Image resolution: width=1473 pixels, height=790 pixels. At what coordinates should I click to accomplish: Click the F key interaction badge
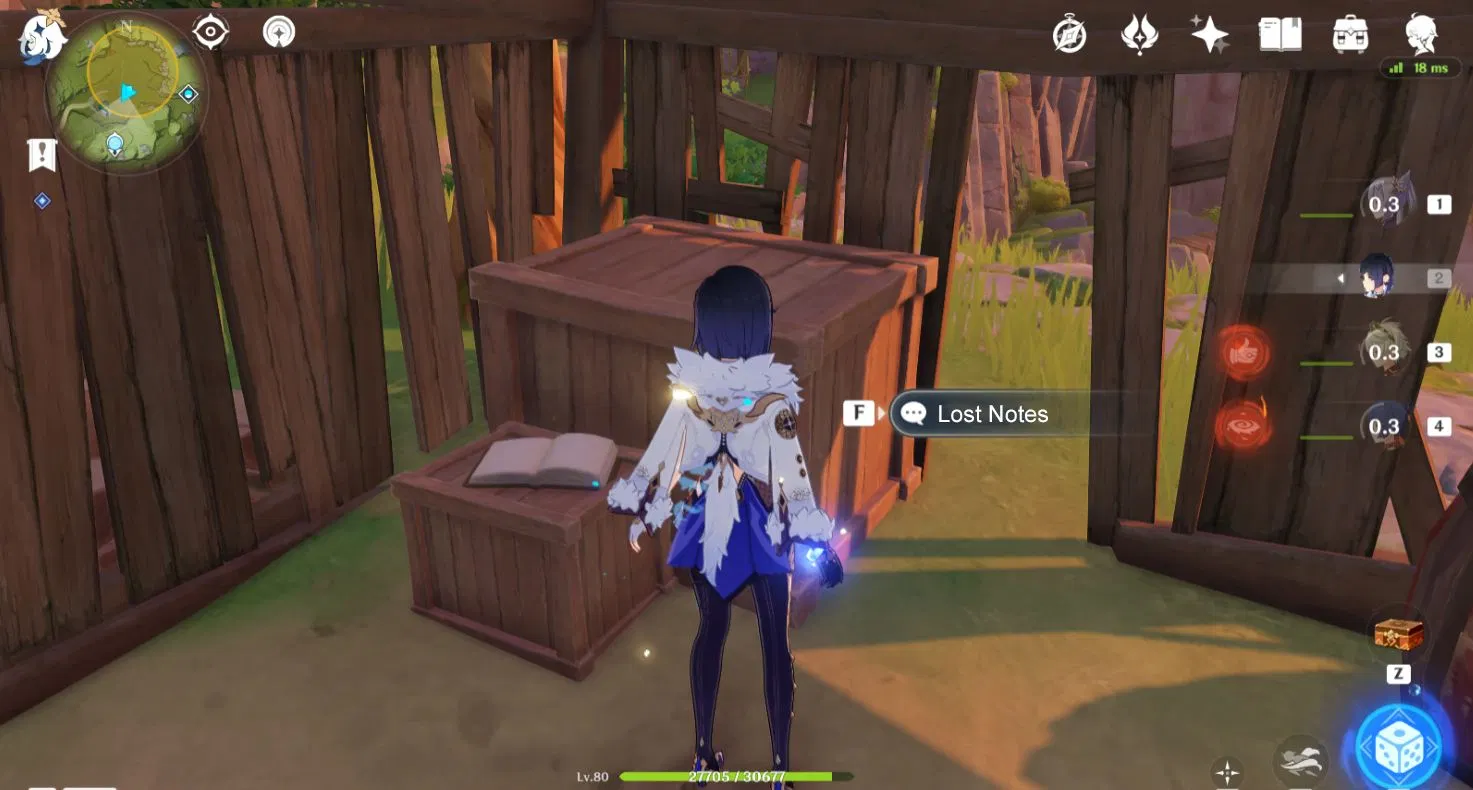(858, 412)
